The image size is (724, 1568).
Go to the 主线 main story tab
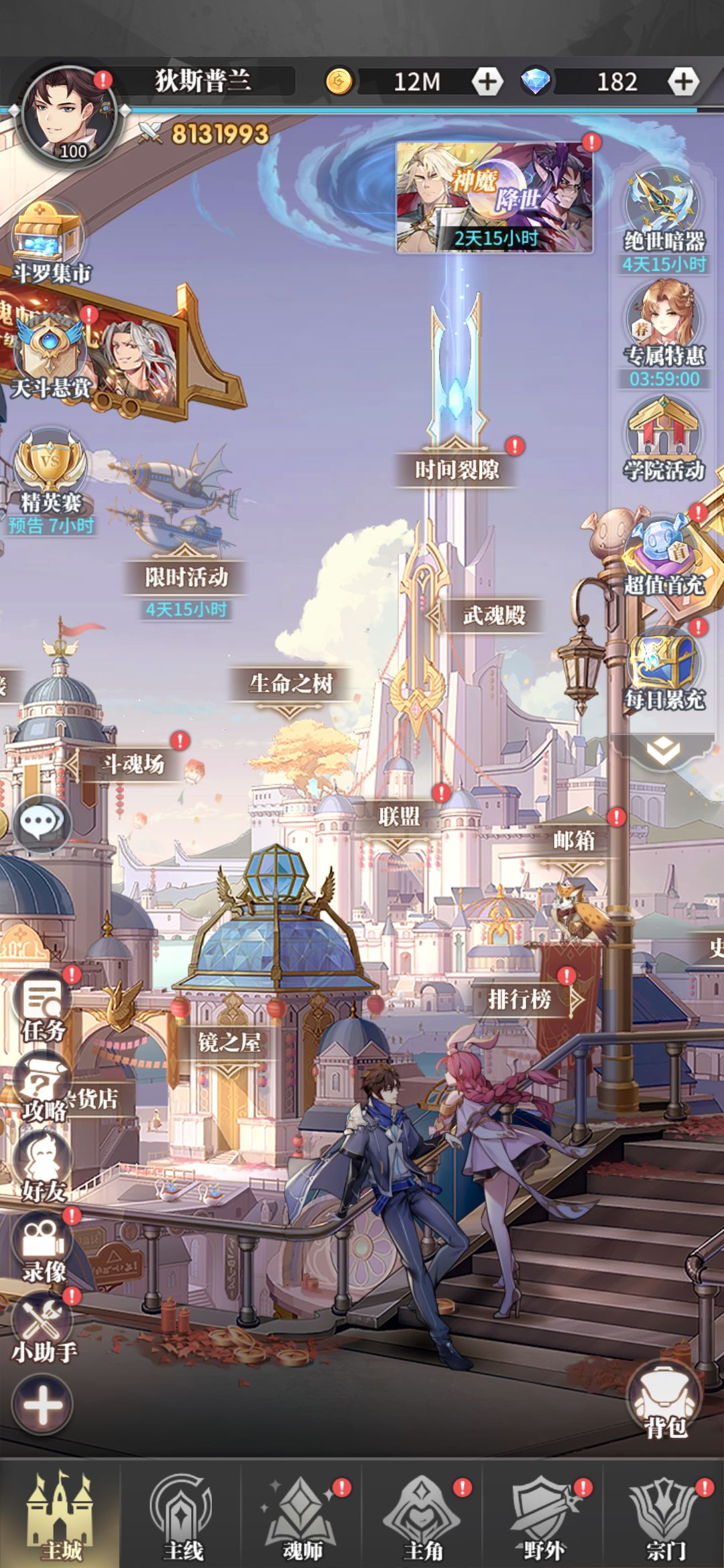pos(182,1519)
